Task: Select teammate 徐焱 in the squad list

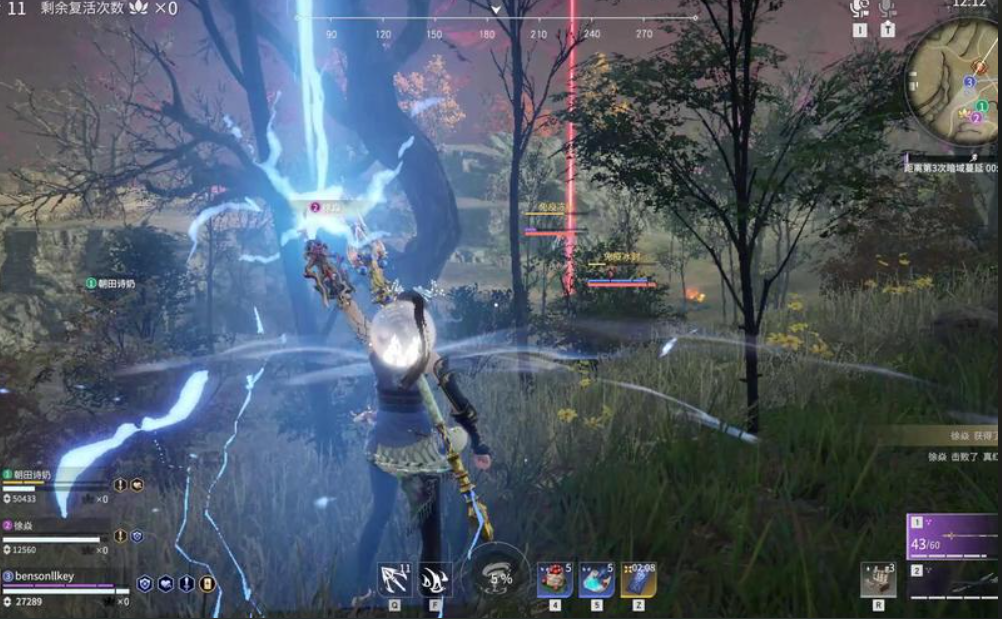Action: [x=24, y=525]
